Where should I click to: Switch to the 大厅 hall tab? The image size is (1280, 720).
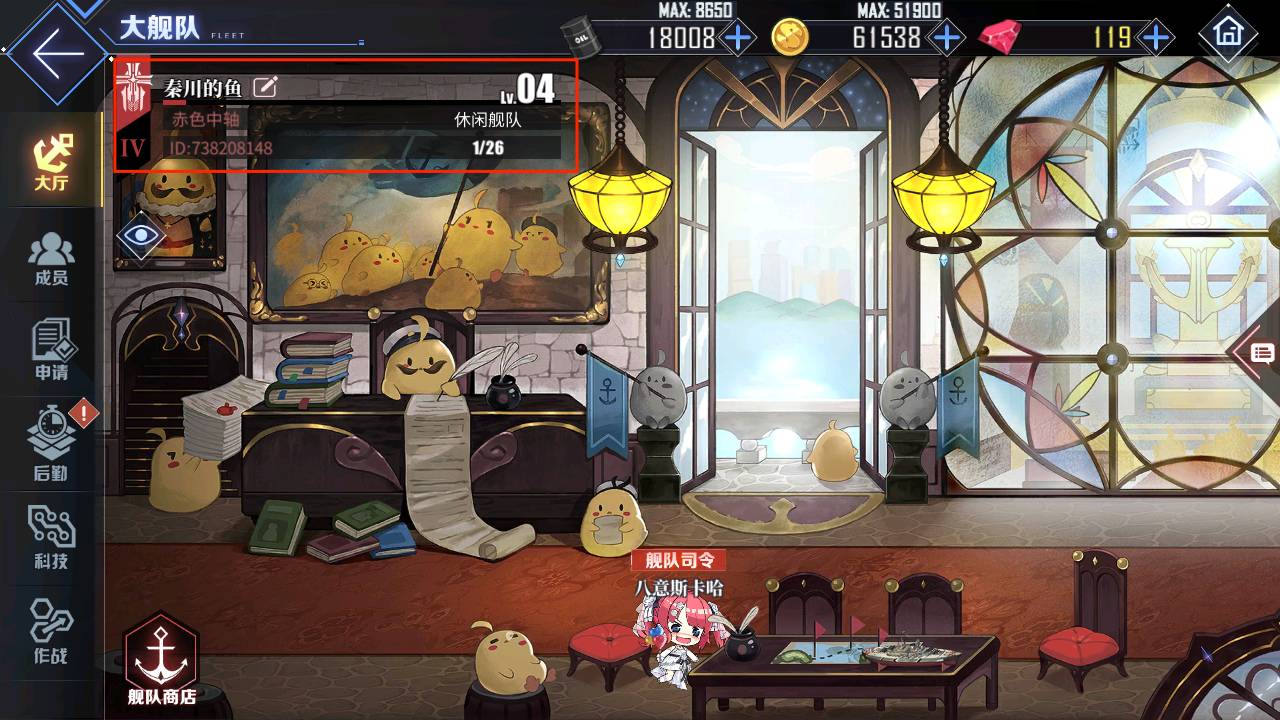pyautogui.click(x=52, y=162)
